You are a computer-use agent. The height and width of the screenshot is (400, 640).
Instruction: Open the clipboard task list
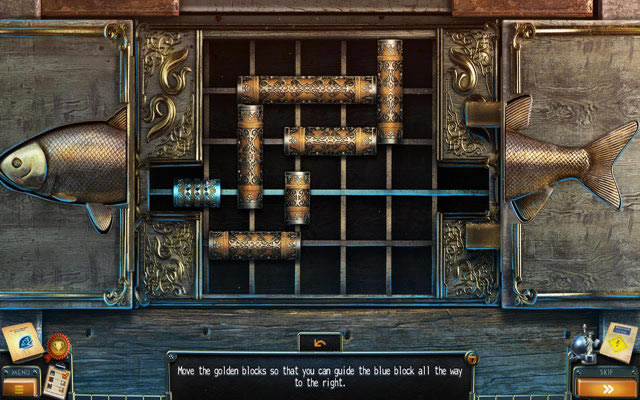[56, 380]
